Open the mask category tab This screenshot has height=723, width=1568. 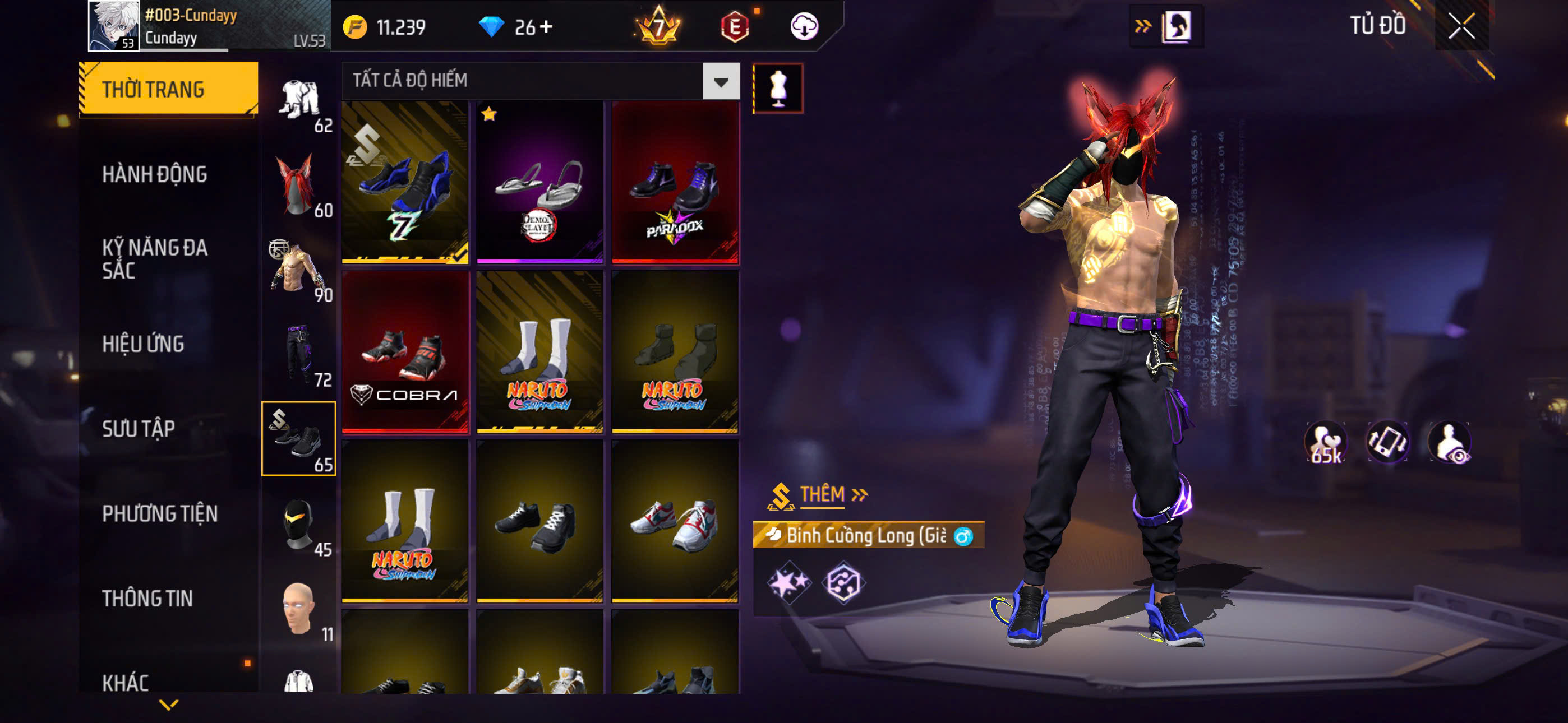[299, 523]
